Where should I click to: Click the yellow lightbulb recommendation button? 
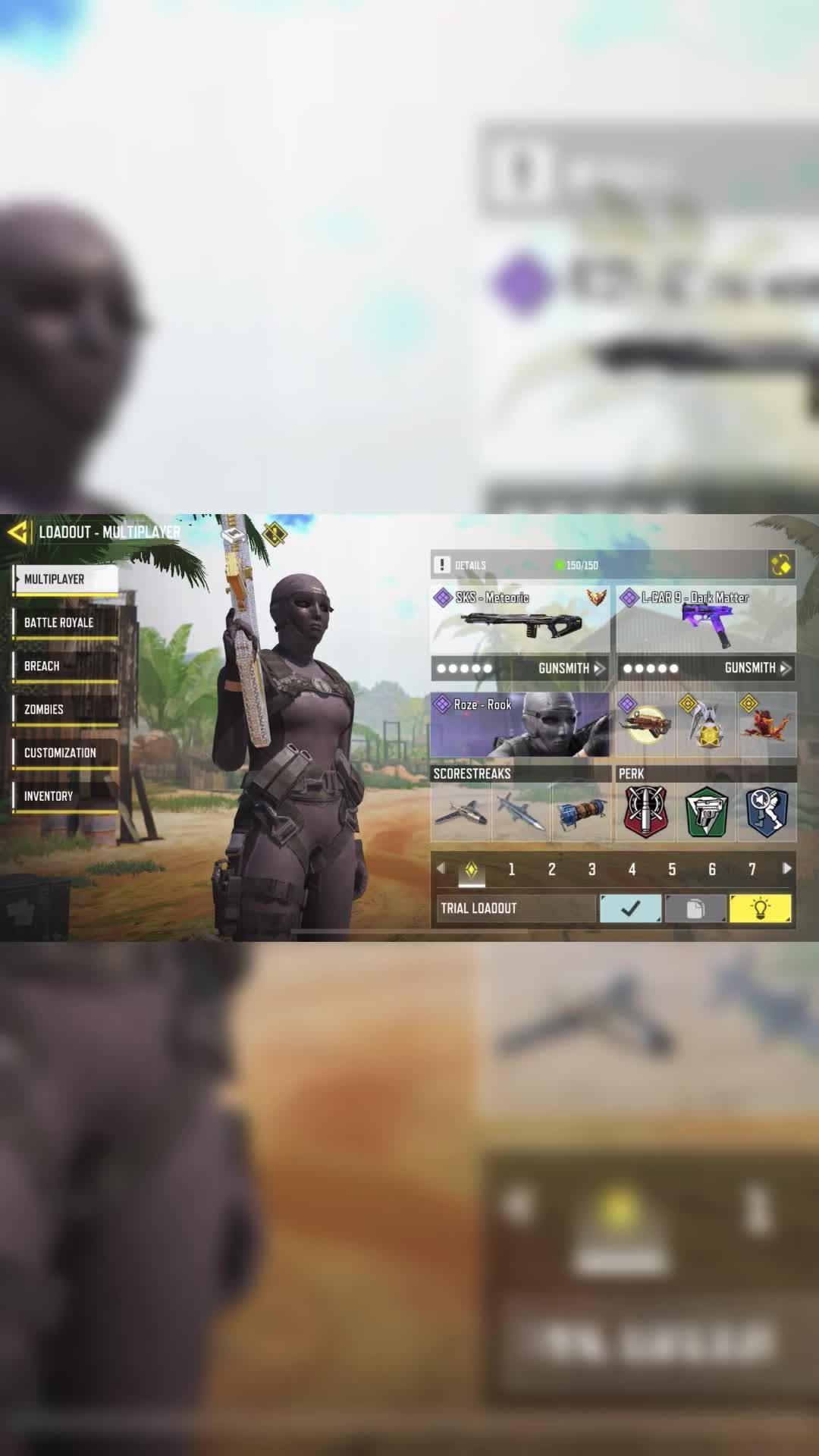760,908
